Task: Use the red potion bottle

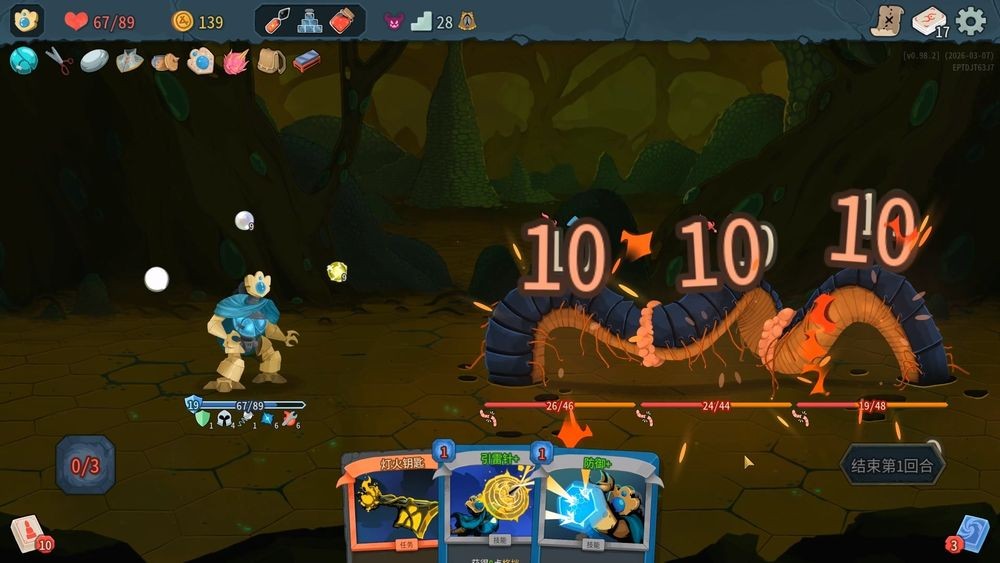Action: coord(343,21)
